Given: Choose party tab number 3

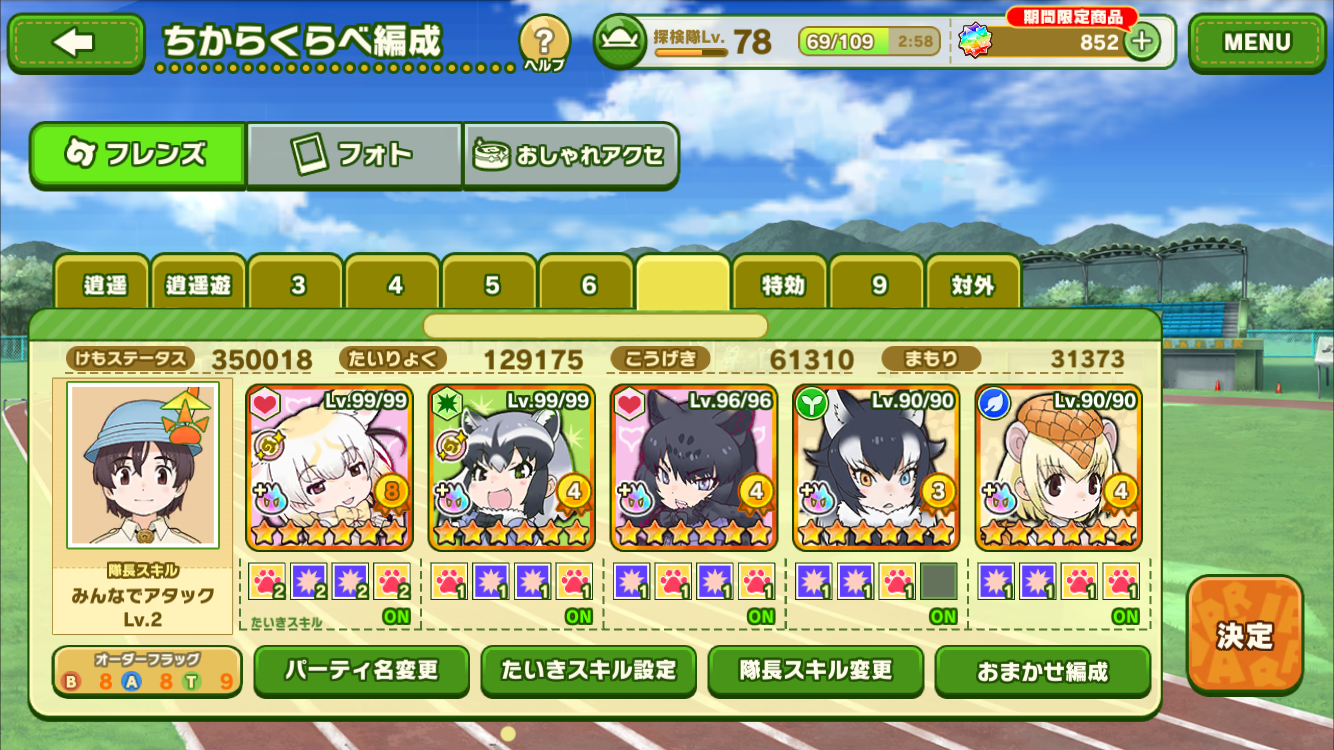Looking at the screenshot, I should pyautogui.click(x=297, y=285).
